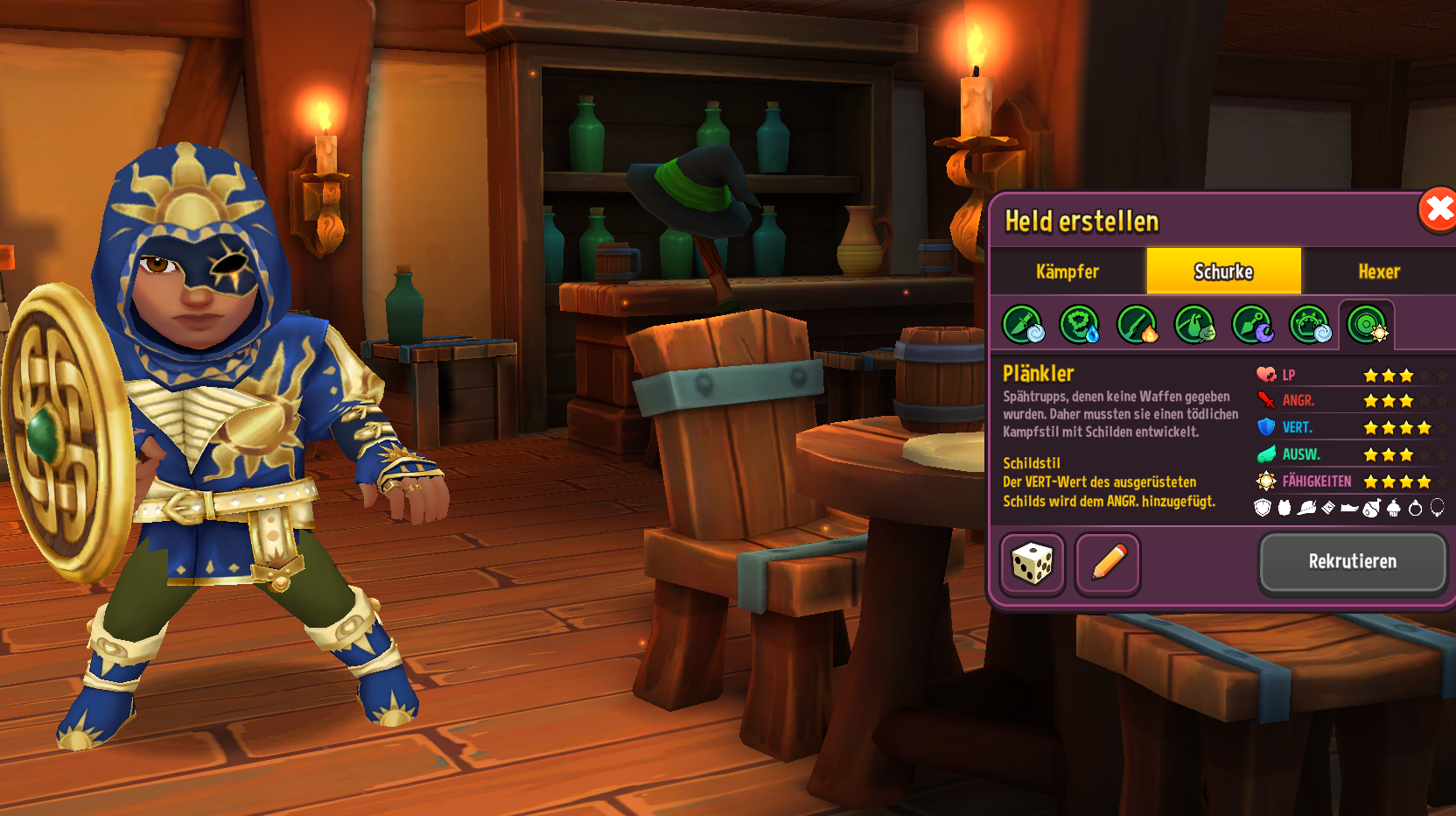
Task: Randomize the hero with the dice button
Action: tap(1032, 564)
